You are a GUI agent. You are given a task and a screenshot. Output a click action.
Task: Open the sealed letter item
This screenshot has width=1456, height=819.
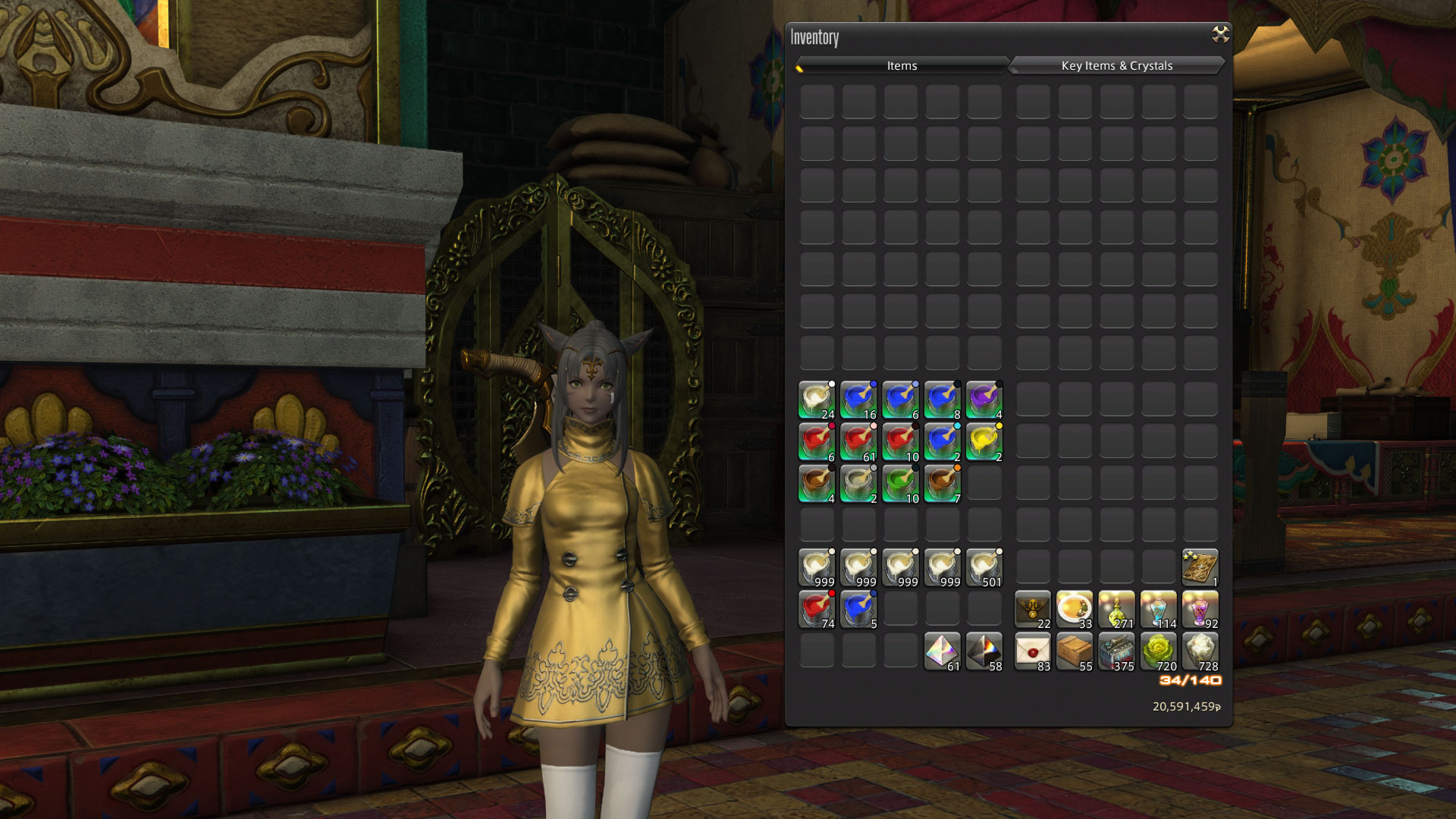pyautogui.click(x=1034, y=651)
